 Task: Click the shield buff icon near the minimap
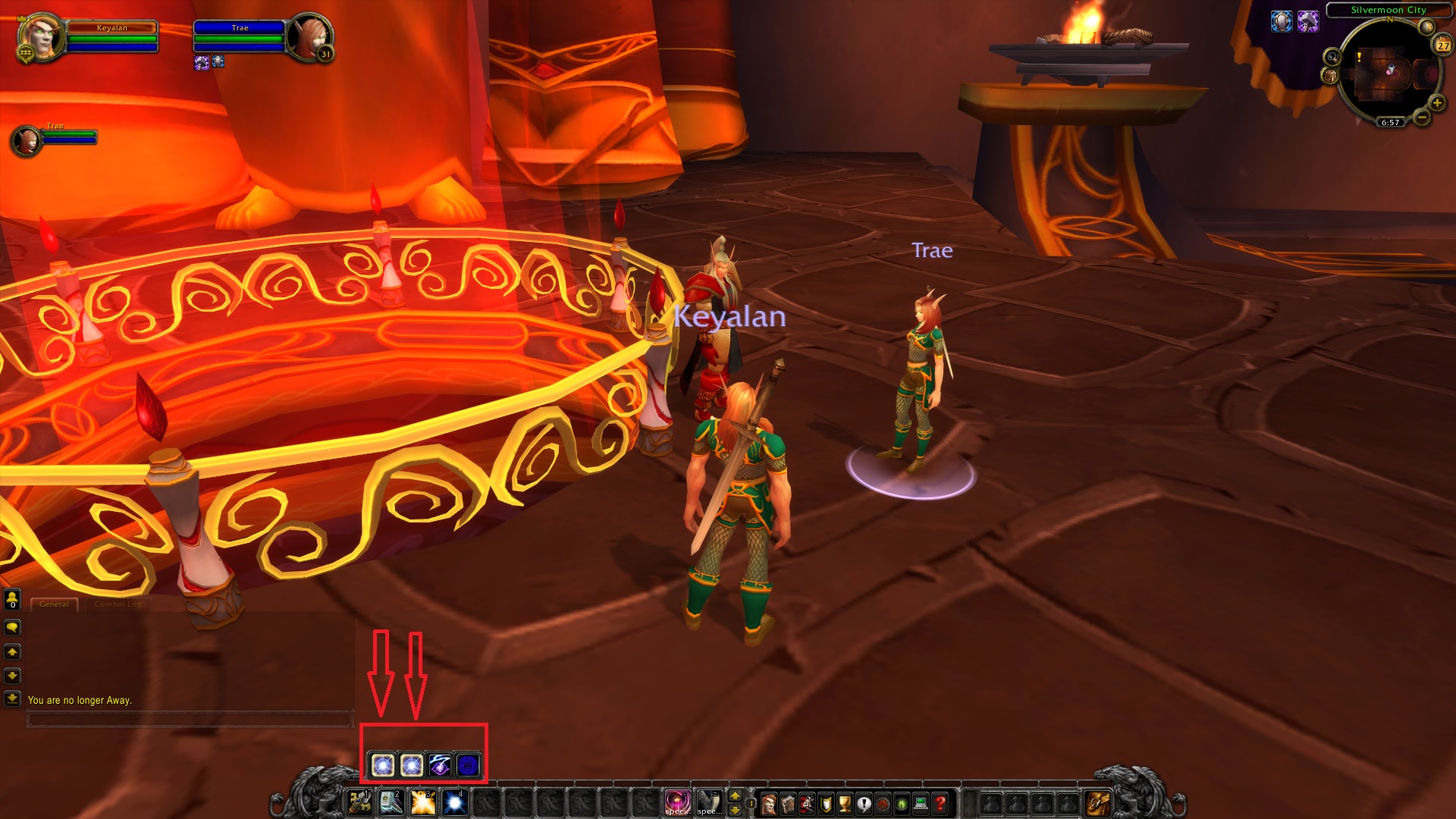tap(1280, 20)
